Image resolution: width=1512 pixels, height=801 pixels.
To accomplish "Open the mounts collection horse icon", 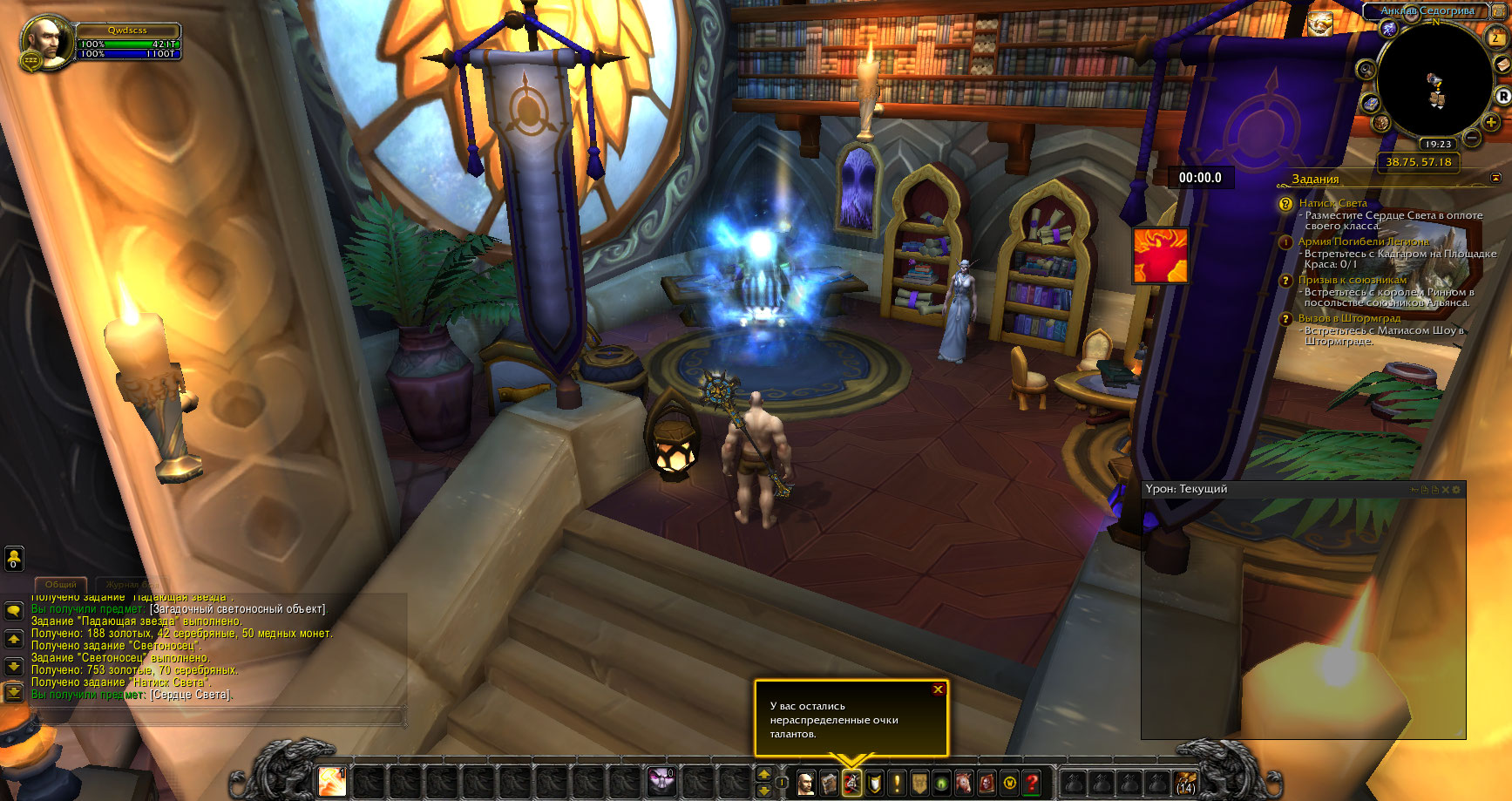I will coord(964,783).
